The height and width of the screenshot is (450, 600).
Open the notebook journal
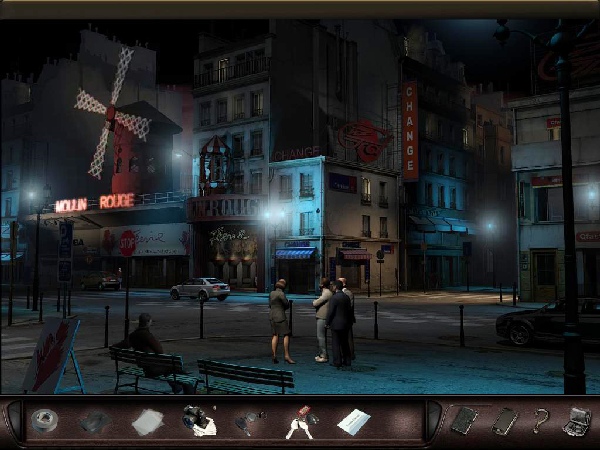pos(462,420)
